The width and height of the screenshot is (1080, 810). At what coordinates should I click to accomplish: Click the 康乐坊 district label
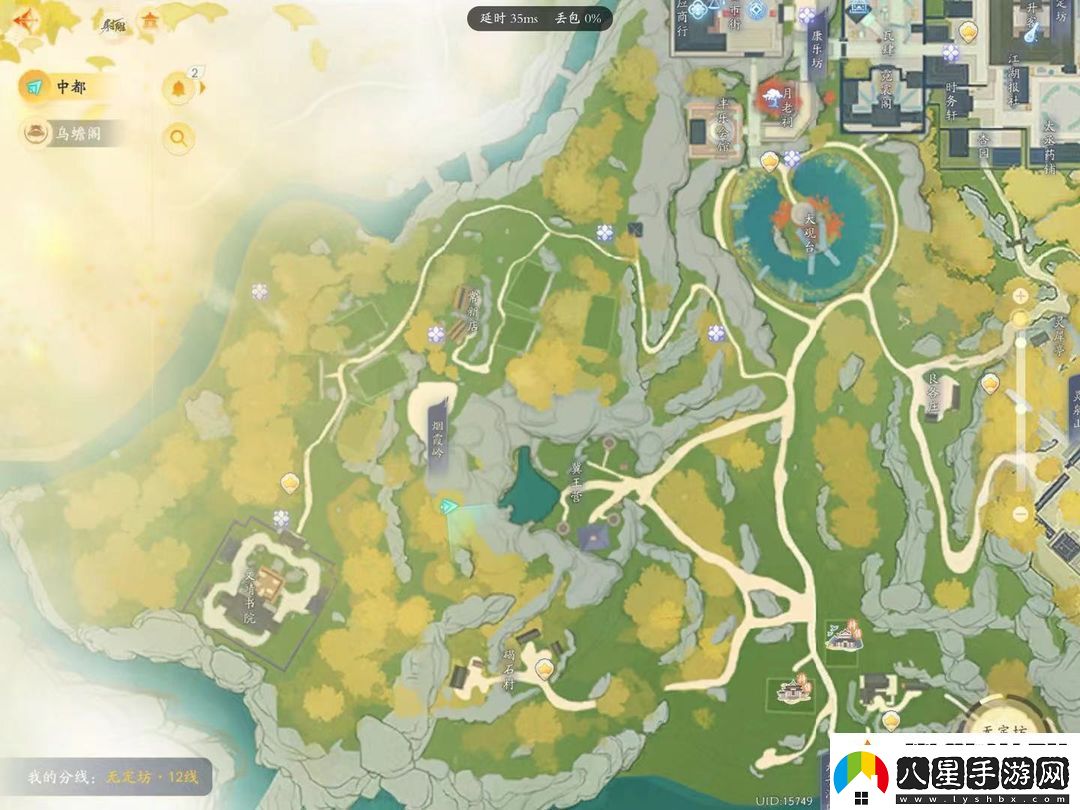pyautogui.click(x=816, y=46)
